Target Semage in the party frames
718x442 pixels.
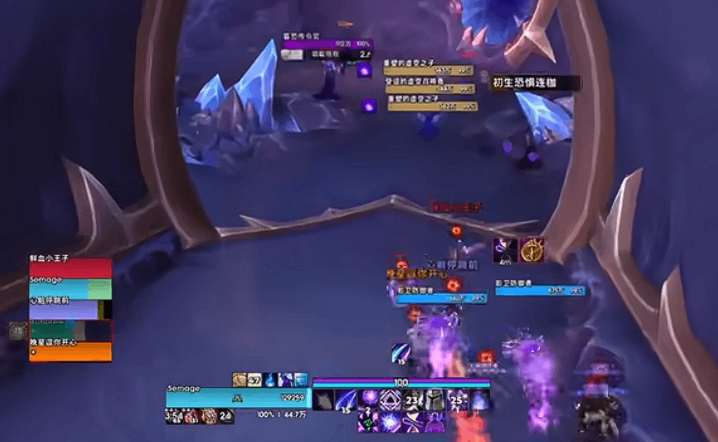pyautogui.click(x=70, y=288)
